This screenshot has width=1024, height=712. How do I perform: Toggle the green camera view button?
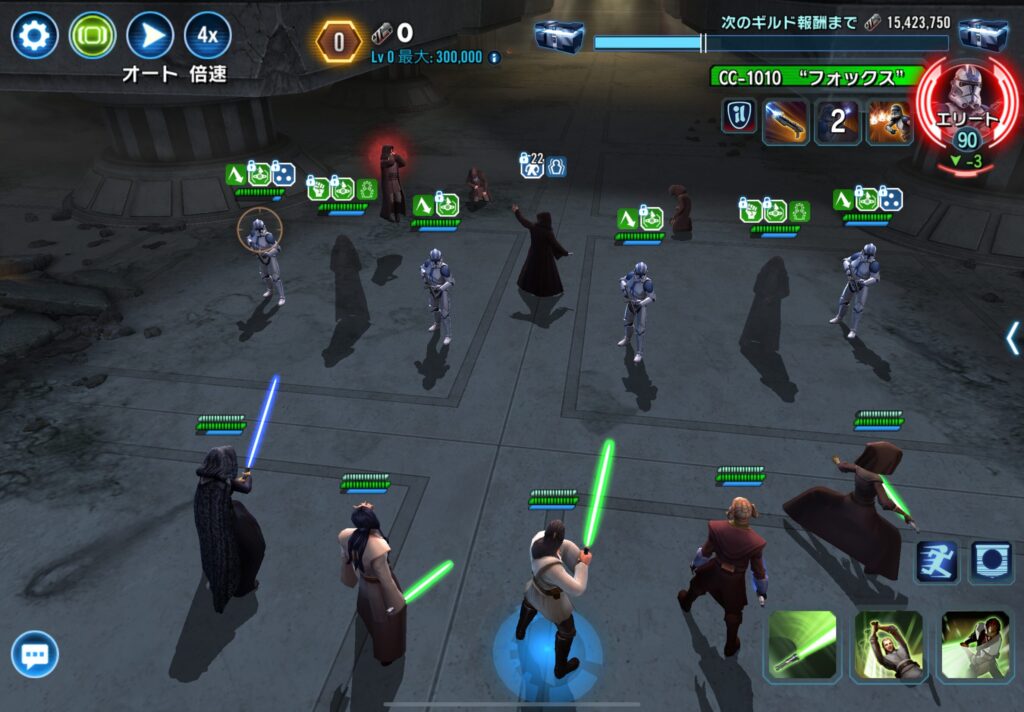[x=92, y=37]
